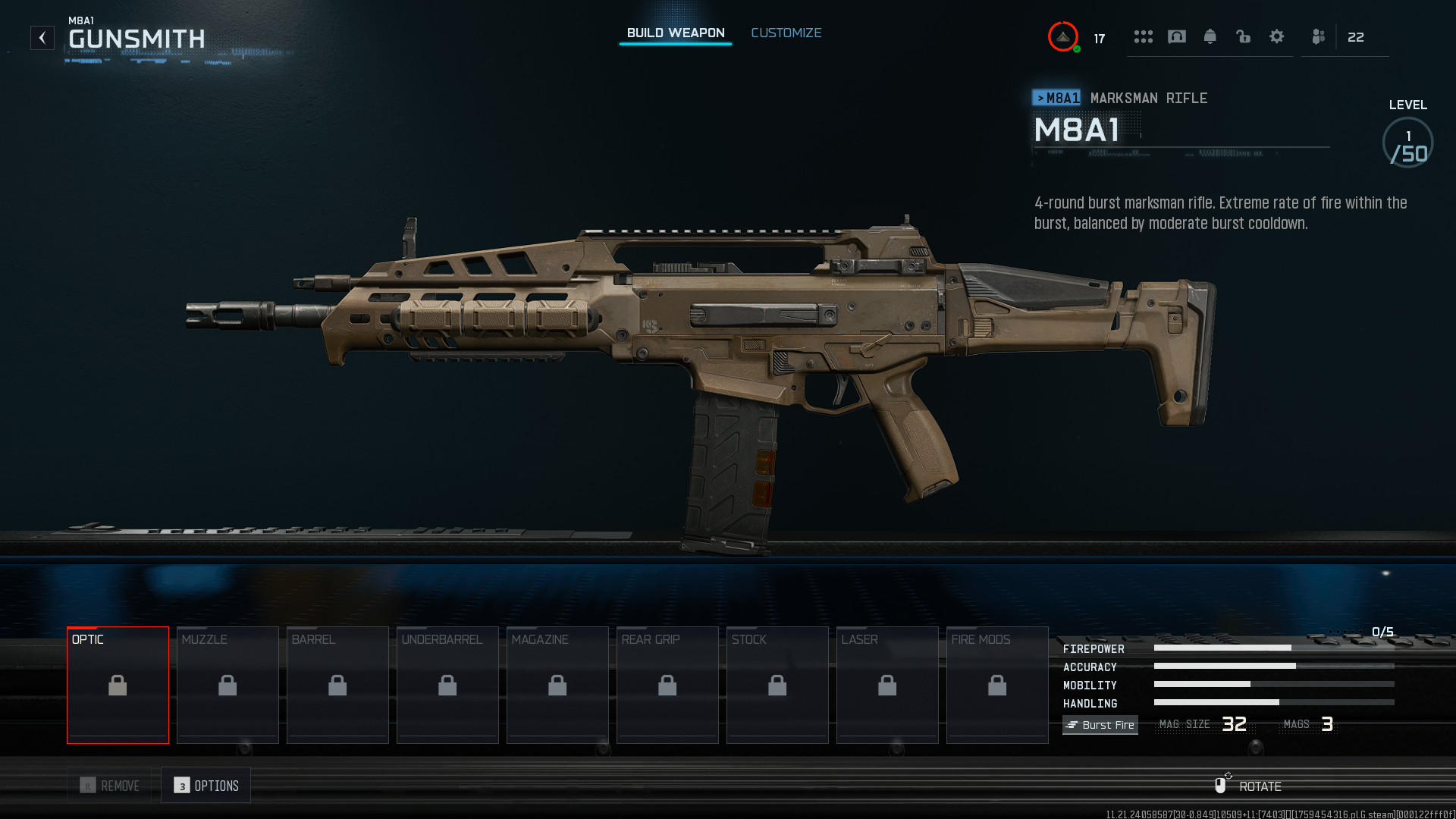Click the Options button
This screenshot has height=819, width=1456.
(x=206, y=786)
